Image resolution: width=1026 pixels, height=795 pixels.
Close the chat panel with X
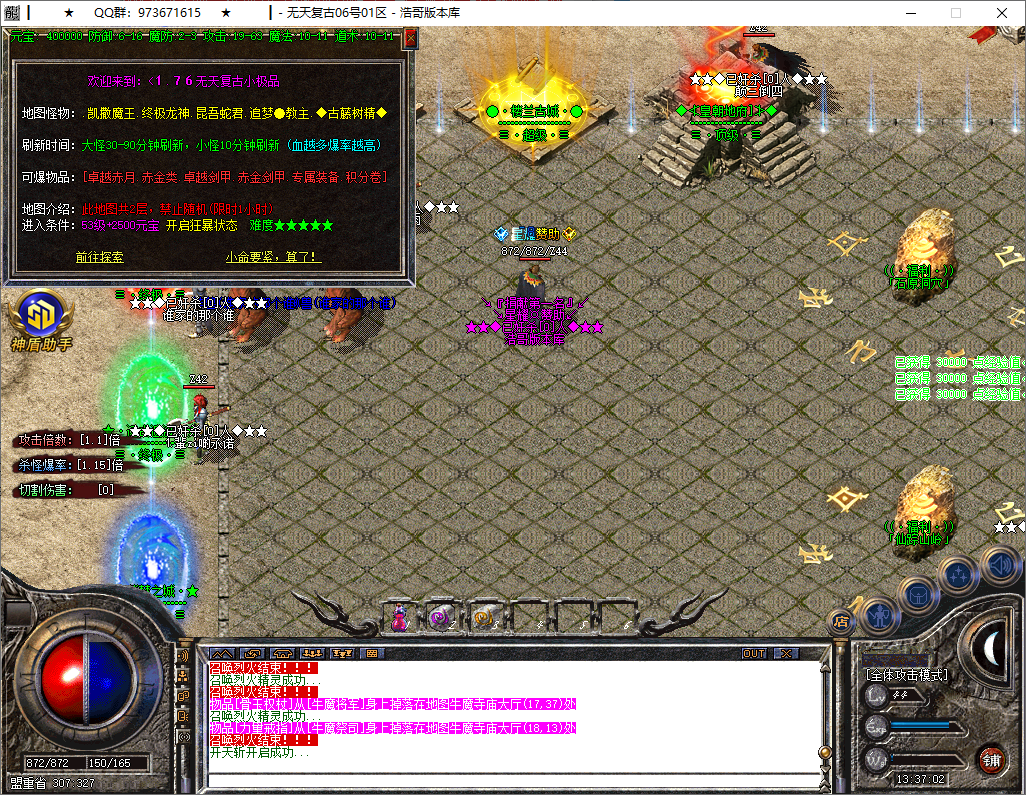click(787, 653)
